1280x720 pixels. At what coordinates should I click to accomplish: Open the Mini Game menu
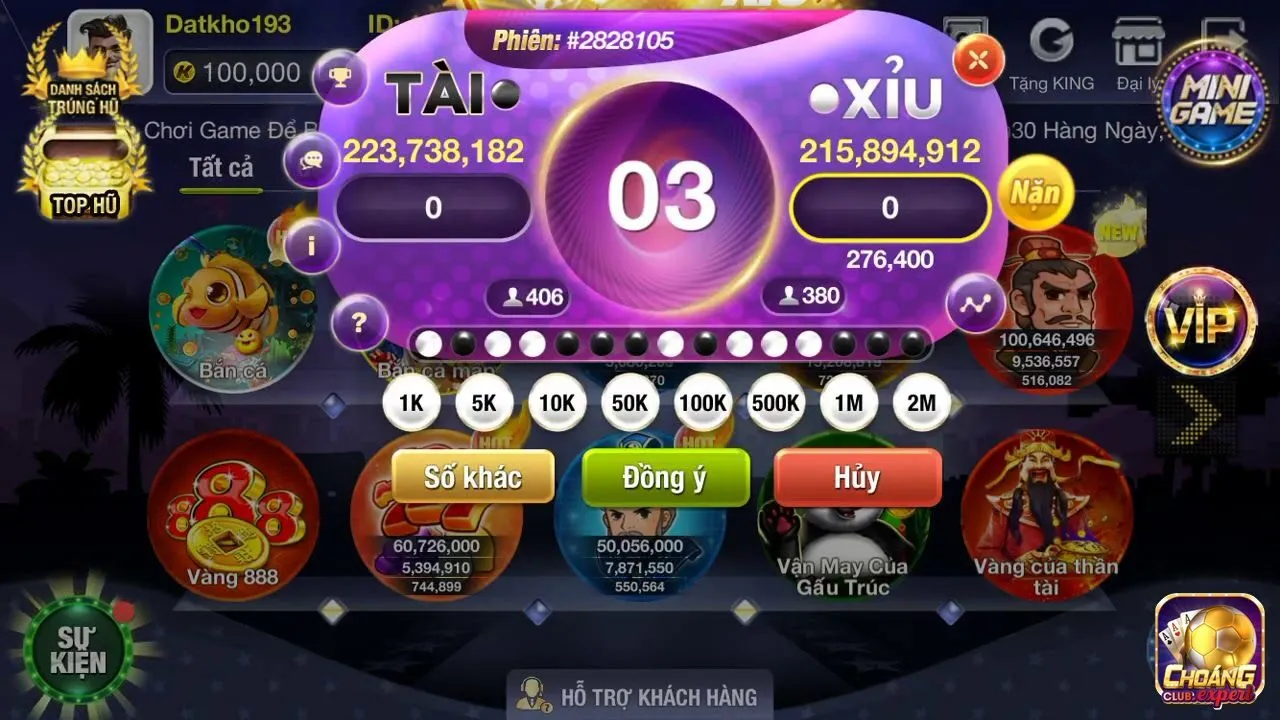coord(1212,102)
